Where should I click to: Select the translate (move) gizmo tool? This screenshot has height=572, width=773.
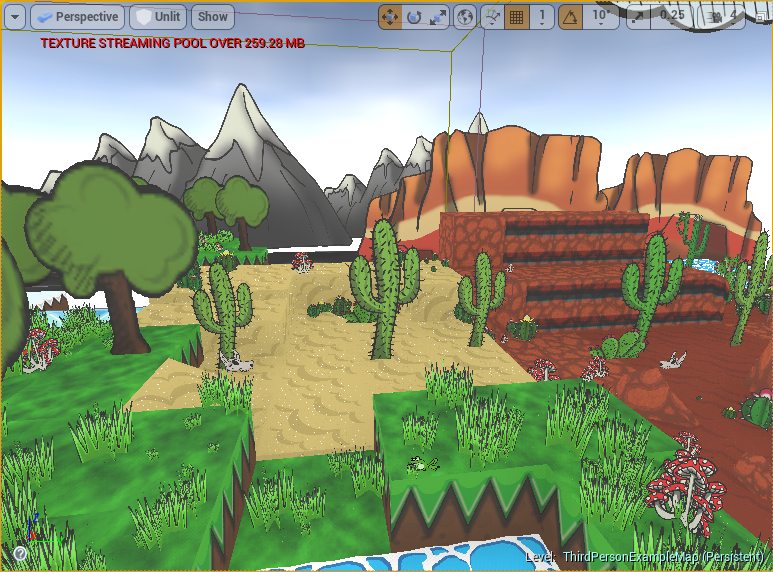click(390, 17)
